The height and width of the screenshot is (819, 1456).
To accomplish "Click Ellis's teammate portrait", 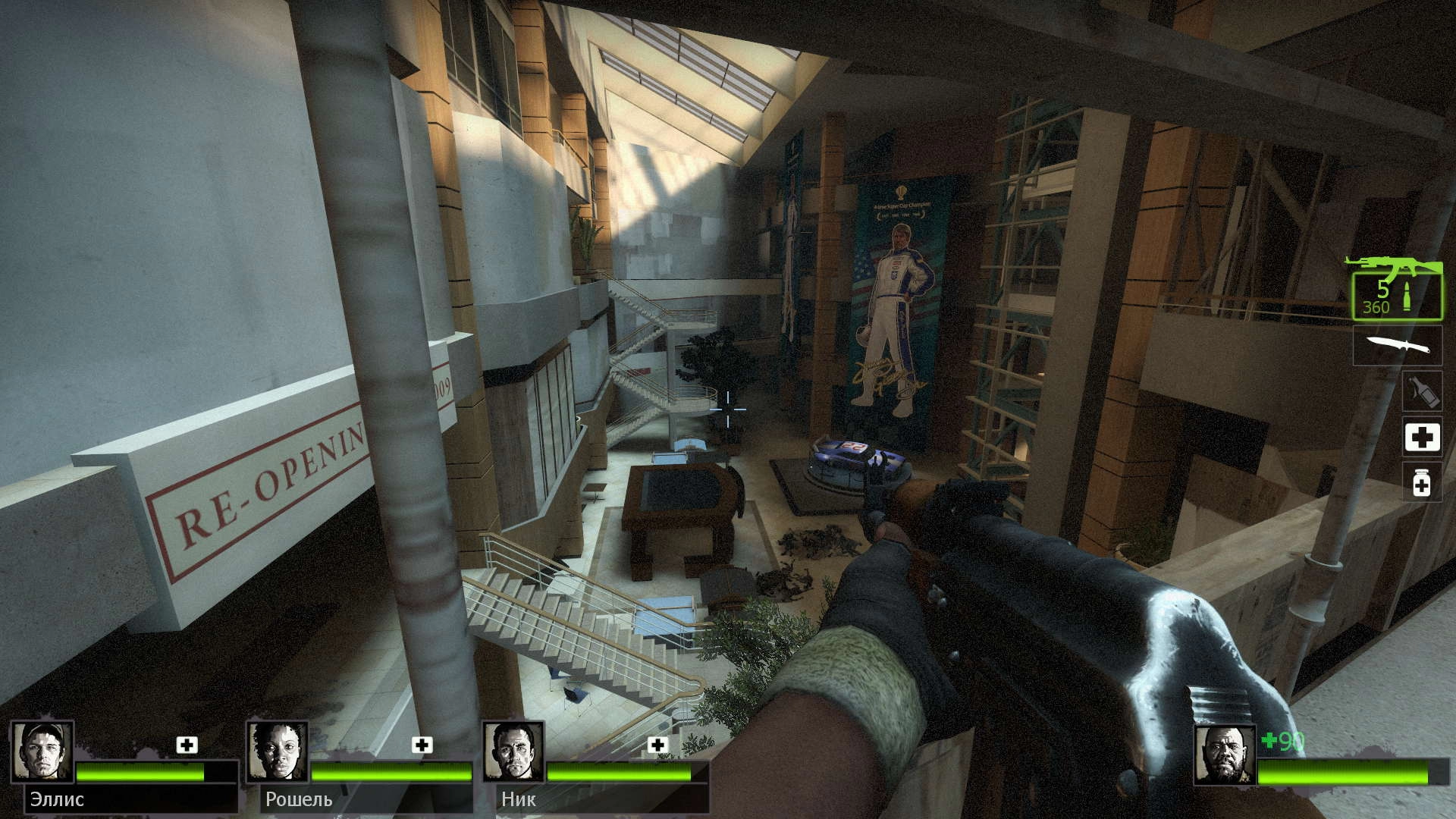I will click(x=42, y=752).
